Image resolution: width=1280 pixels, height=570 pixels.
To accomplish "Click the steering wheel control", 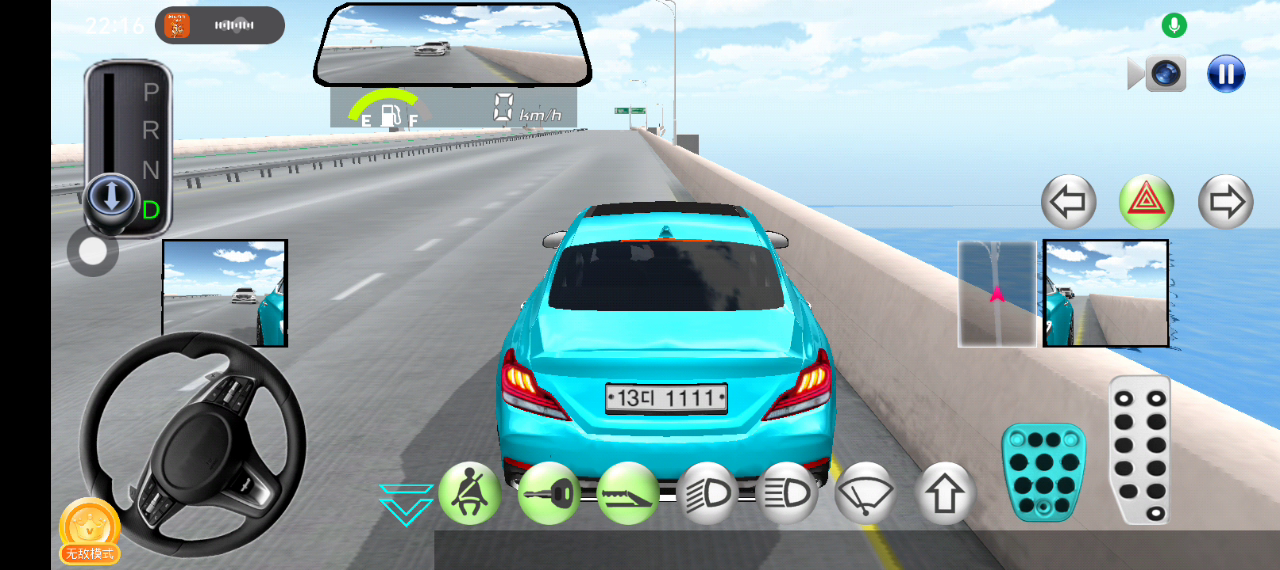I will (x=192, y=443).
